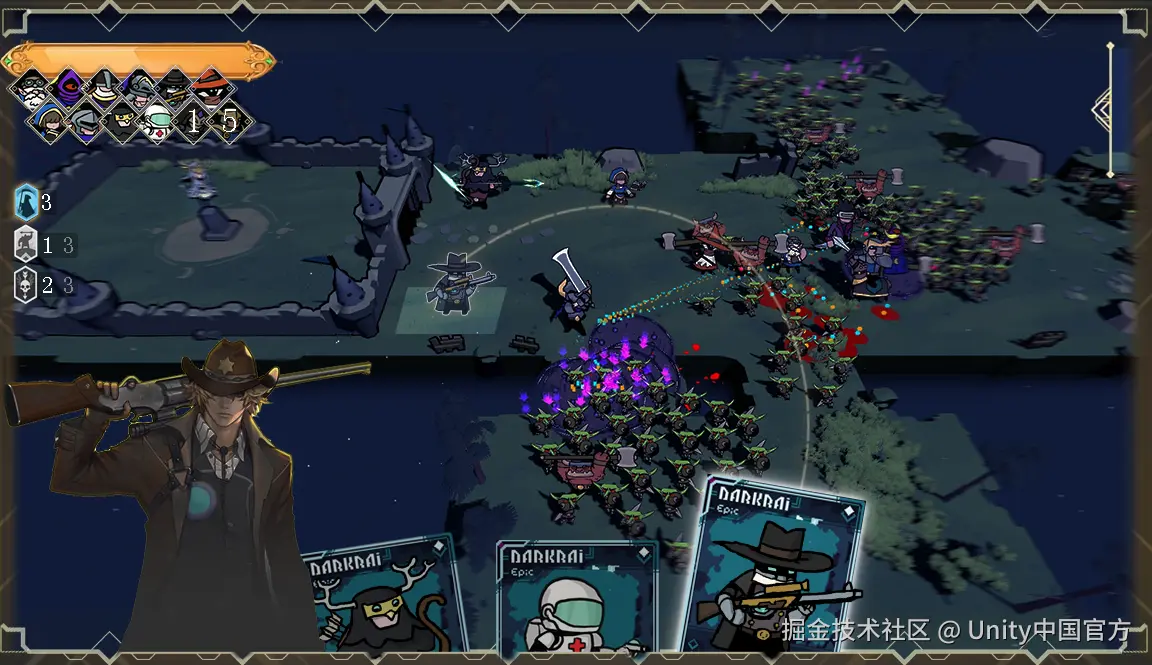Choose the yellow-masked dark figure portrait
The width and height of the screenshot is (1152, 665).
point(121,123)
